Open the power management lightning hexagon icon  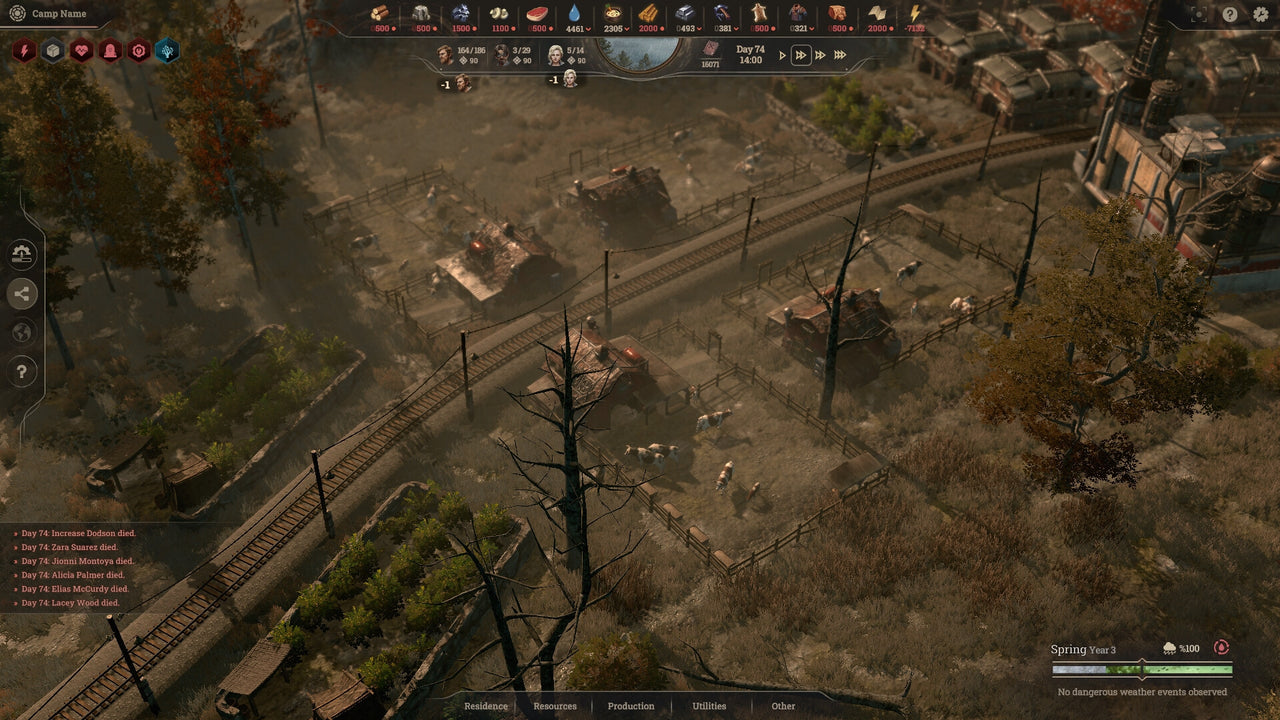pyautogui.click(x=24, y=51)
